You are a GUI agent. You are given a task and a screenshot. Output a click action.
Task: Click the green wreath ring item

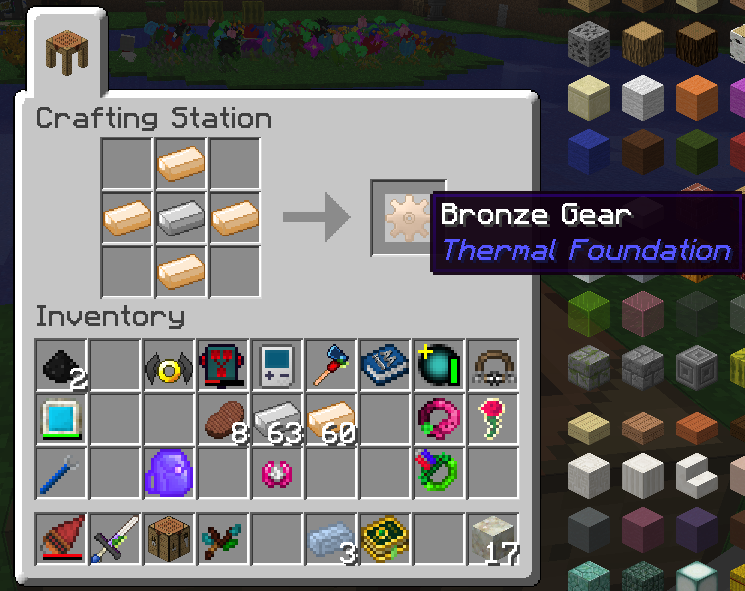437,470
